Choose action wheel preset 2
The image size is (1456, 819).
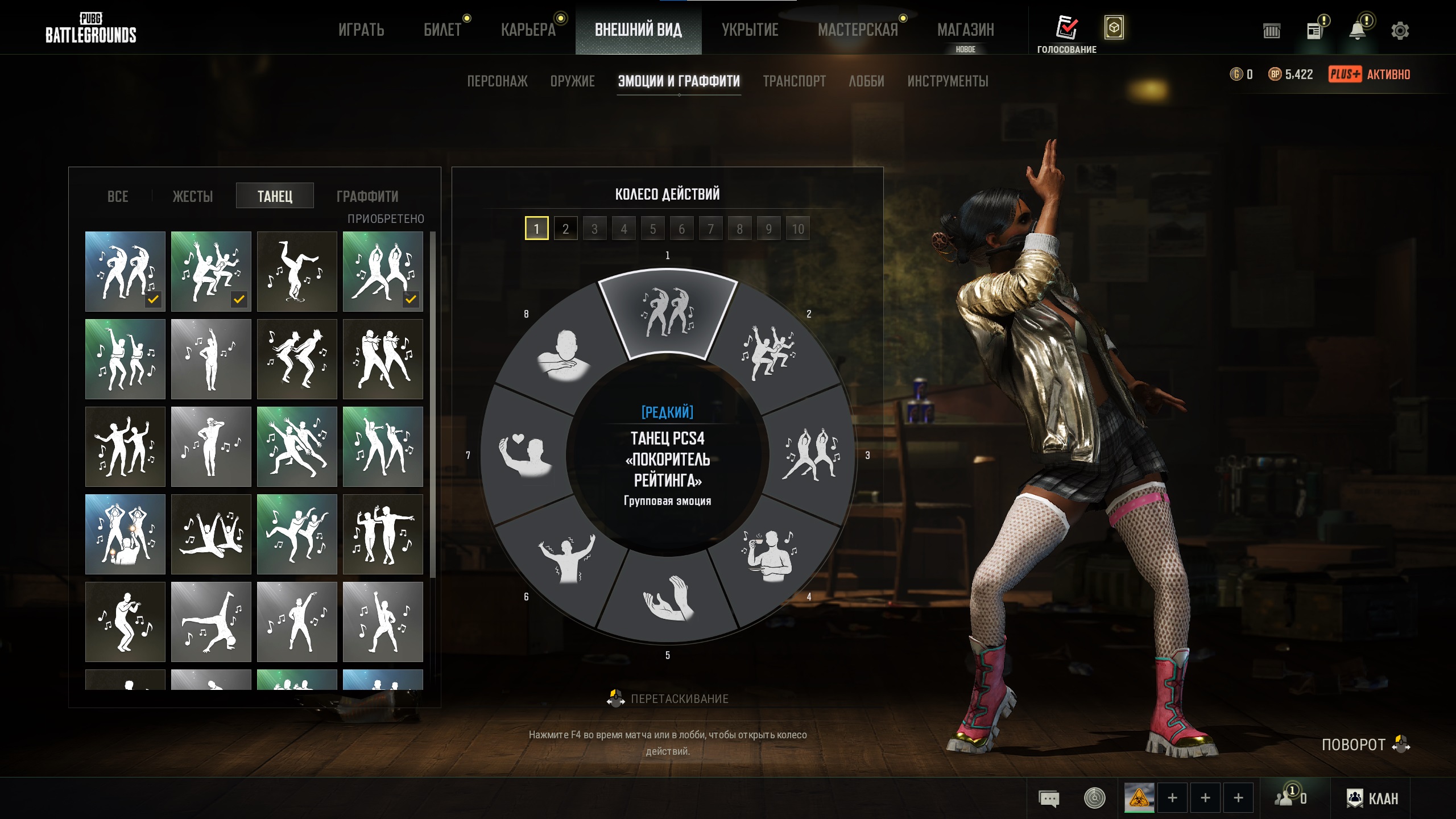pyautogui.click(x=565, y=229)
